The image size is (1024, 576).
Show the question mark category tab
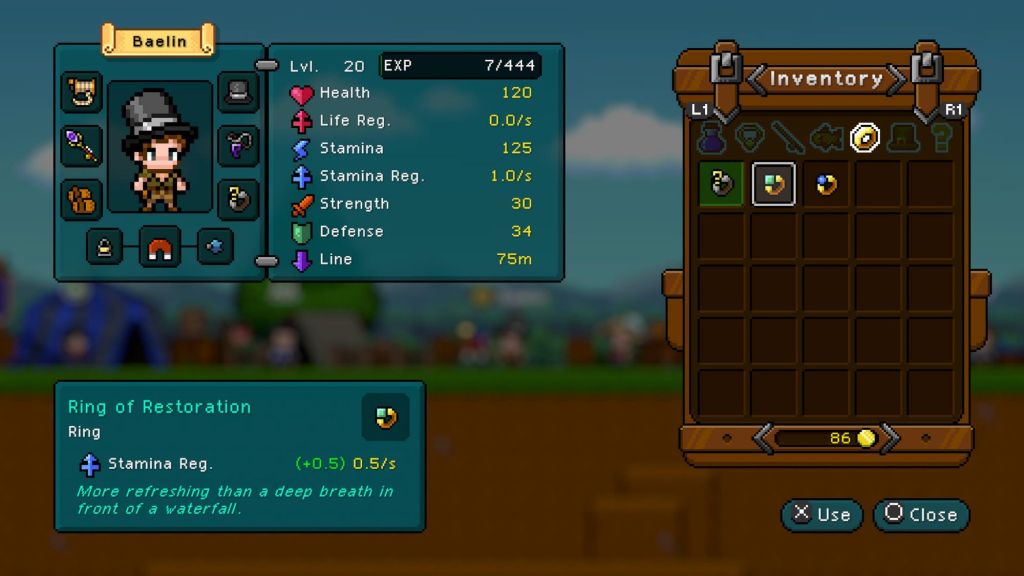pos(941,137)
